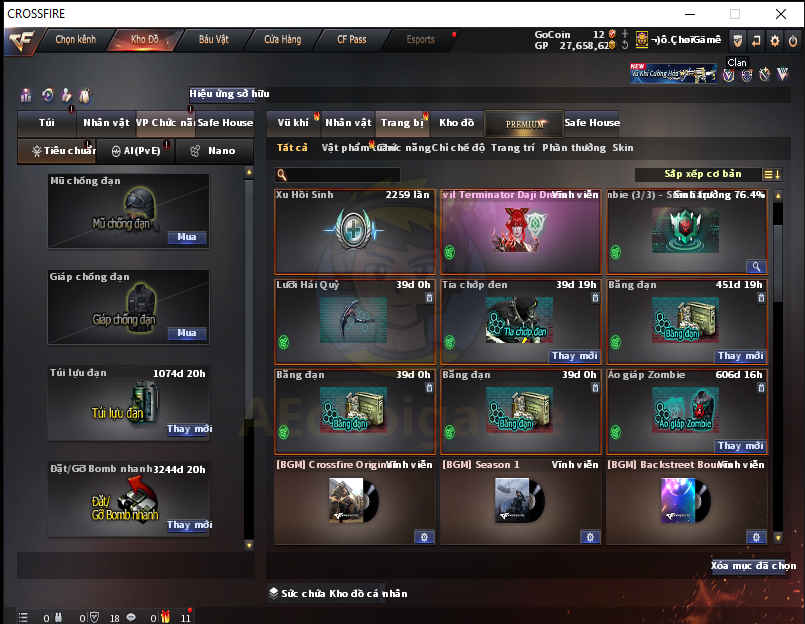This screenshot has width=805, height=624.
Task: Open the PREMIUM tab
Action: coord(524,124)
